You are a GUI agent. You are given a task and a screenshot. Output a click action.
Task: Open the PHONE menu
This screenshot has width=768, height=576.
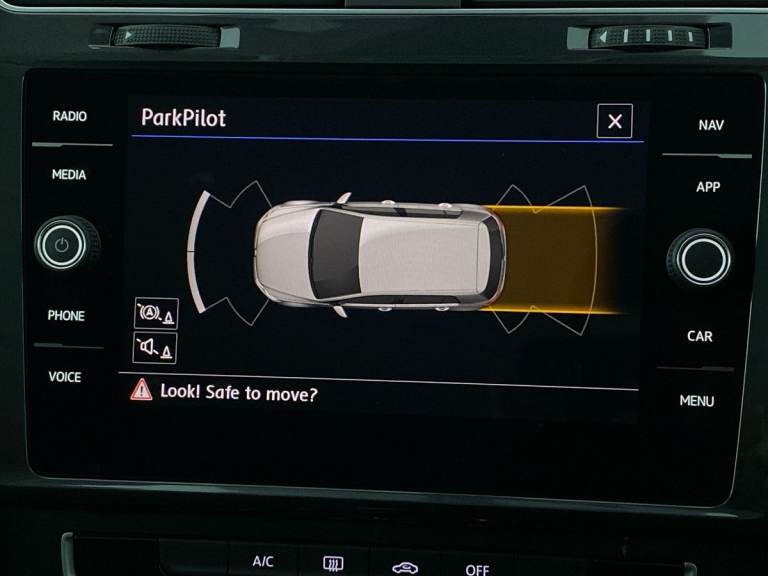click(66, 315)
